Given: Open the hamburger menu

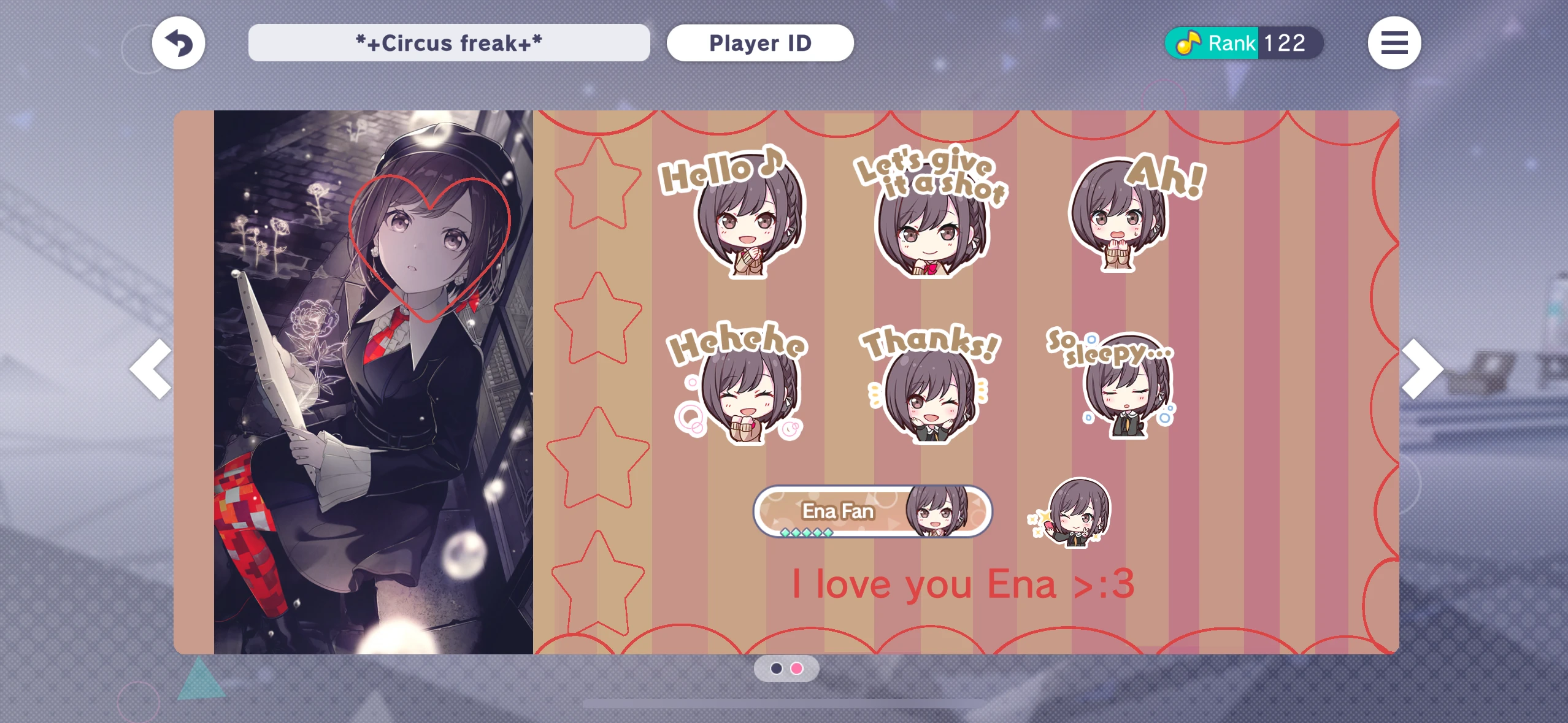Looking at the screenshot, I should (1395, 42).
